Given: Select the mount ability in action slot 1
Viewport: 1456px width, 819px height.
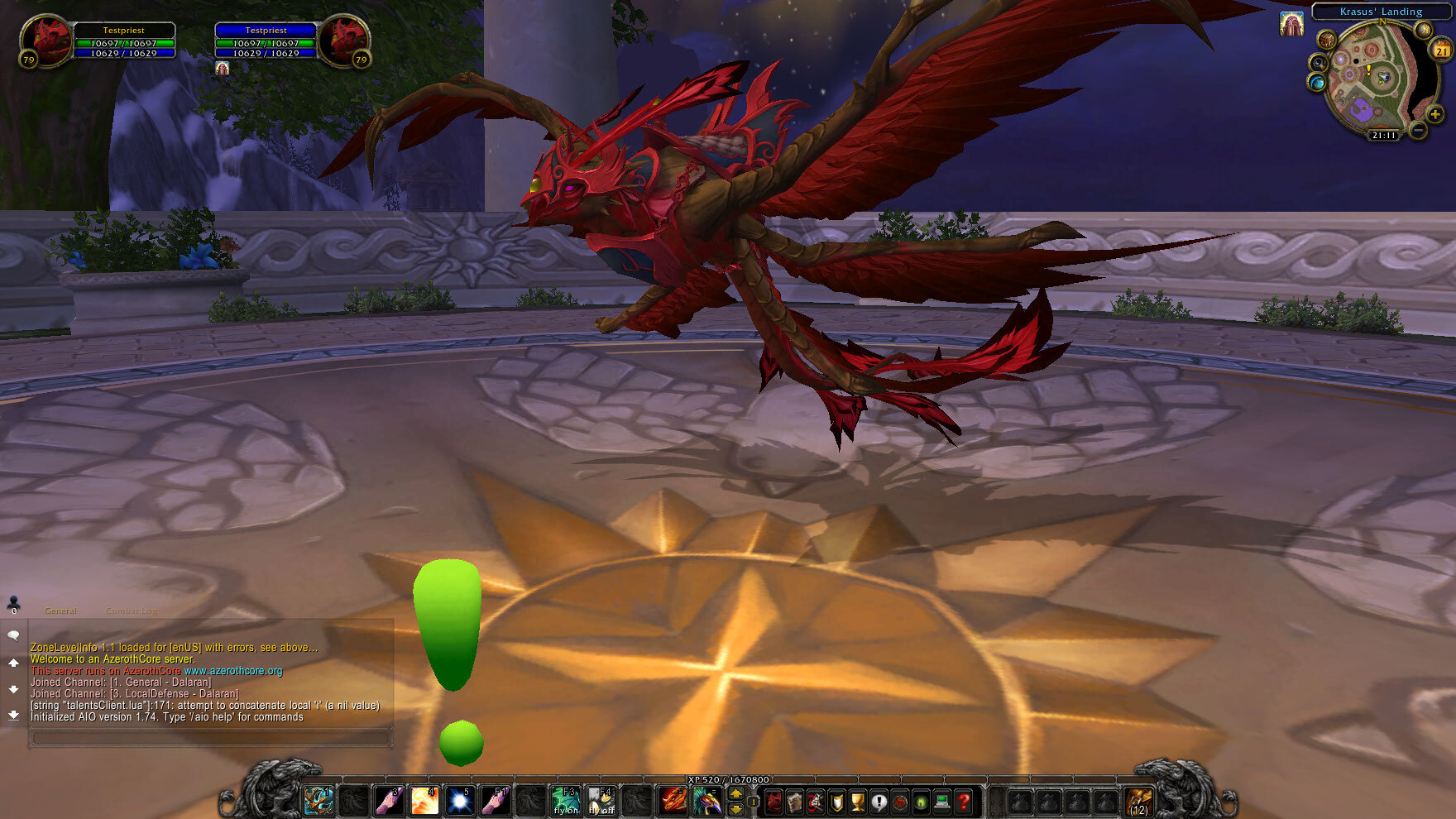Looking at the screenshot, I should click(x=317, y=800).
